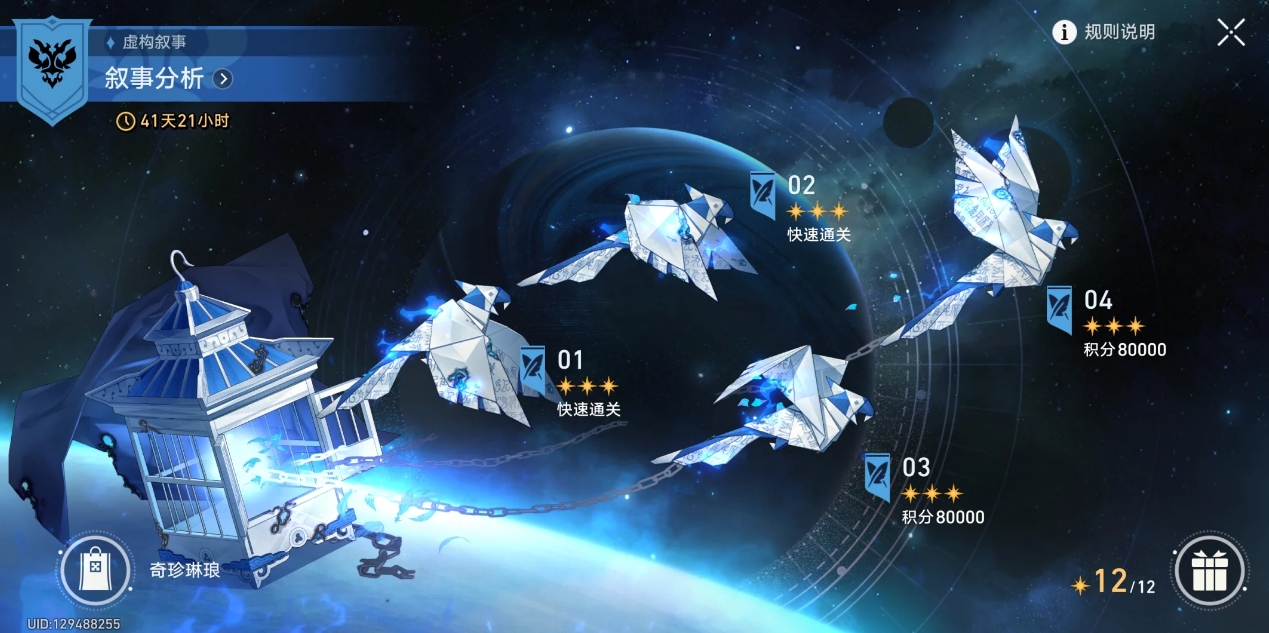Open the 规则说明 rules info
Screen dimensions: 1269x633
[x=1104, y=32]
